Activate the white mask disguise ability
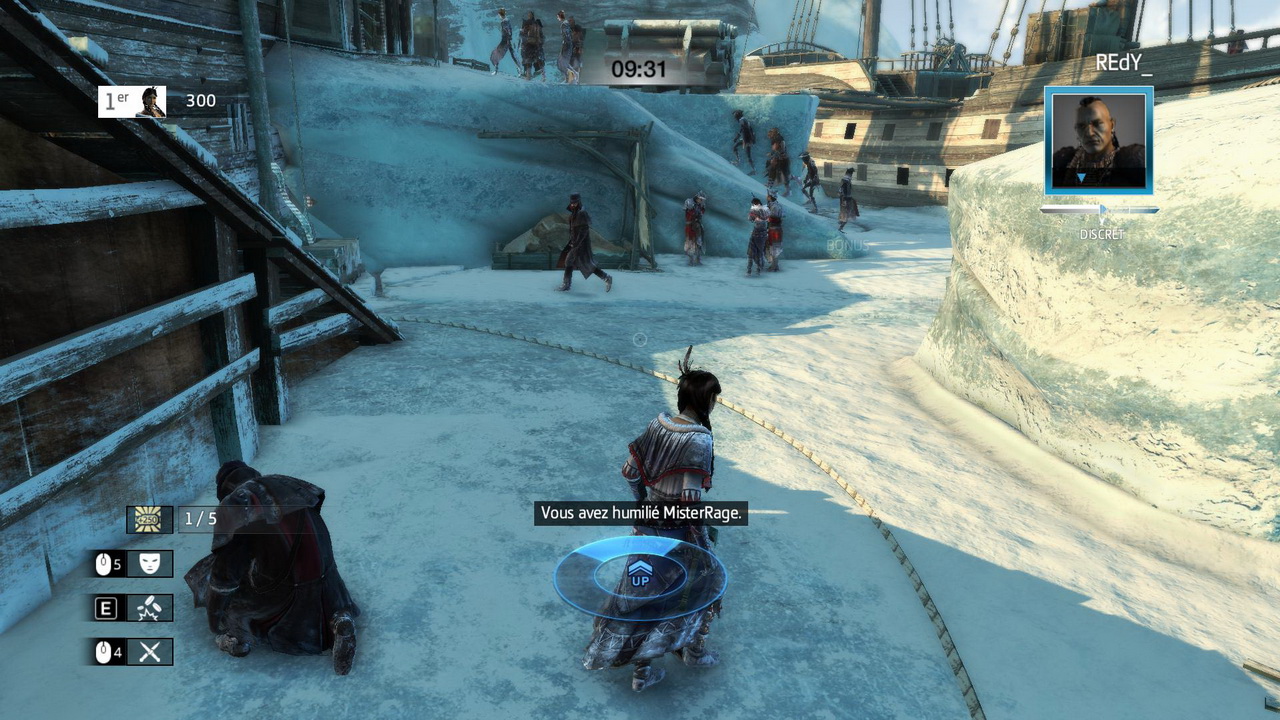The image size is (1280, 720). tap(149, 564)
